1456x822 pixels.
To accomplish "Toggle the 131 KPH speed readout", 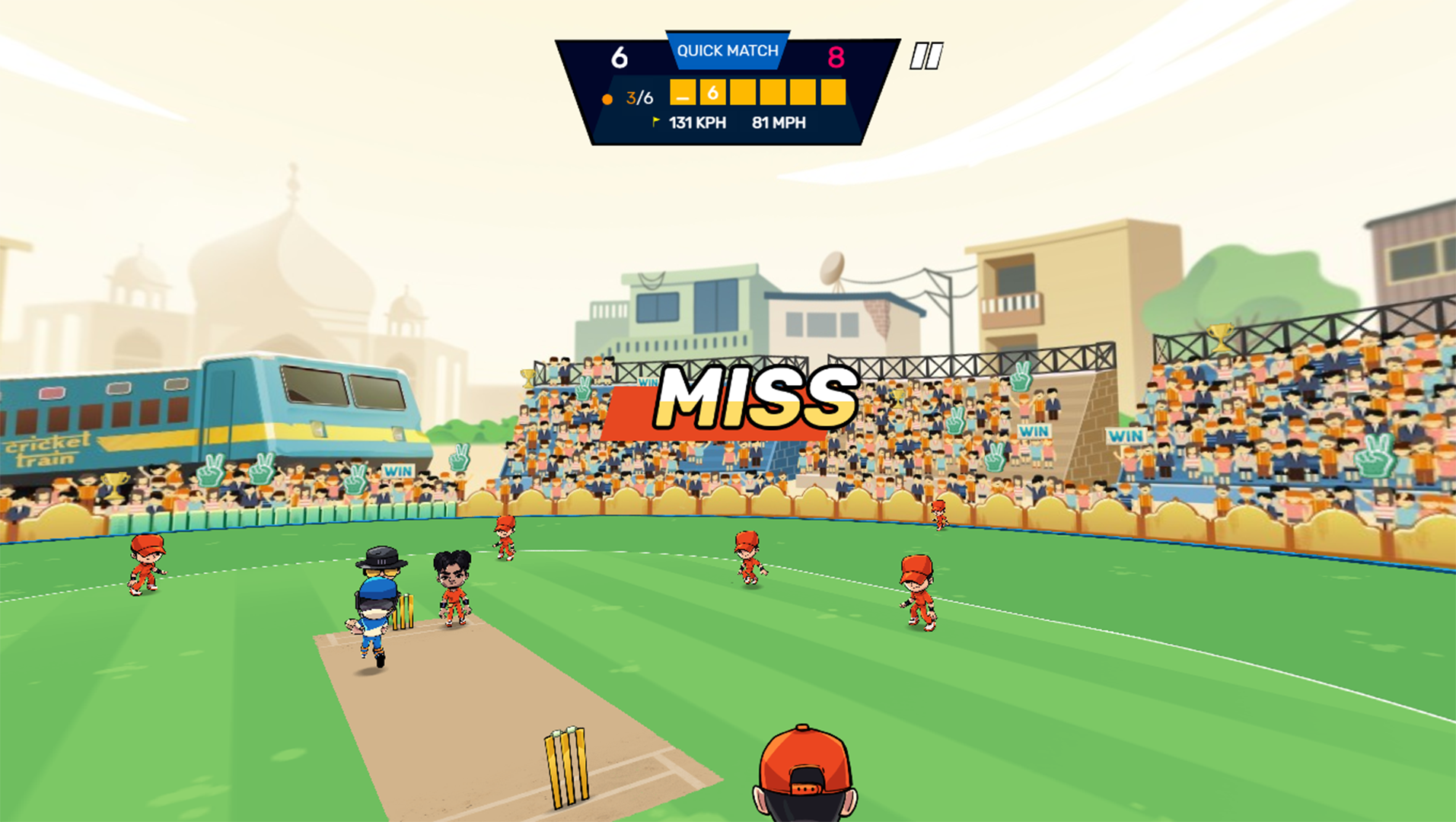I will pos(696,122).
